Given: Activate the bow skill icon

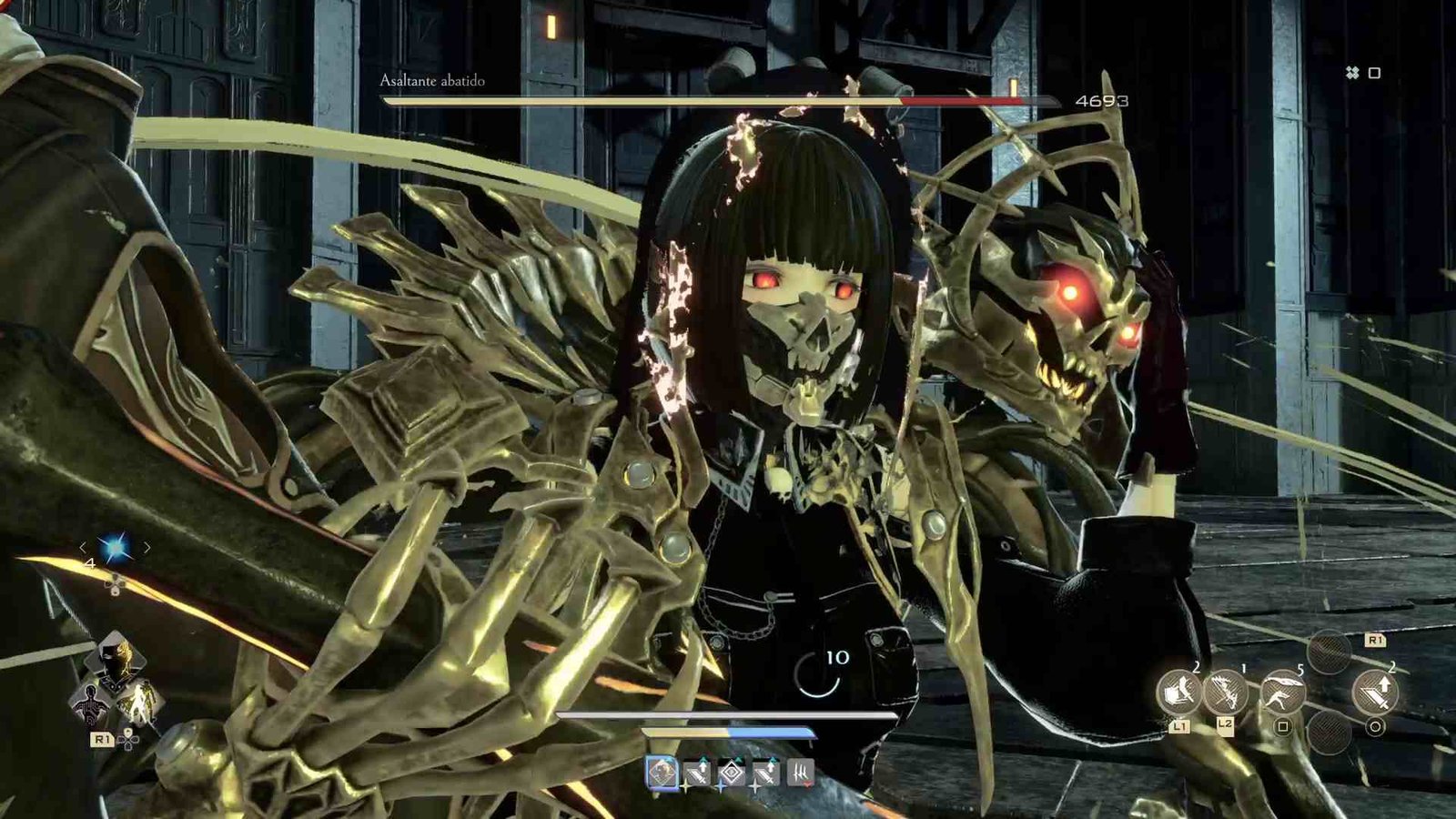Looking at the screenshot, I should [1225, 693].
